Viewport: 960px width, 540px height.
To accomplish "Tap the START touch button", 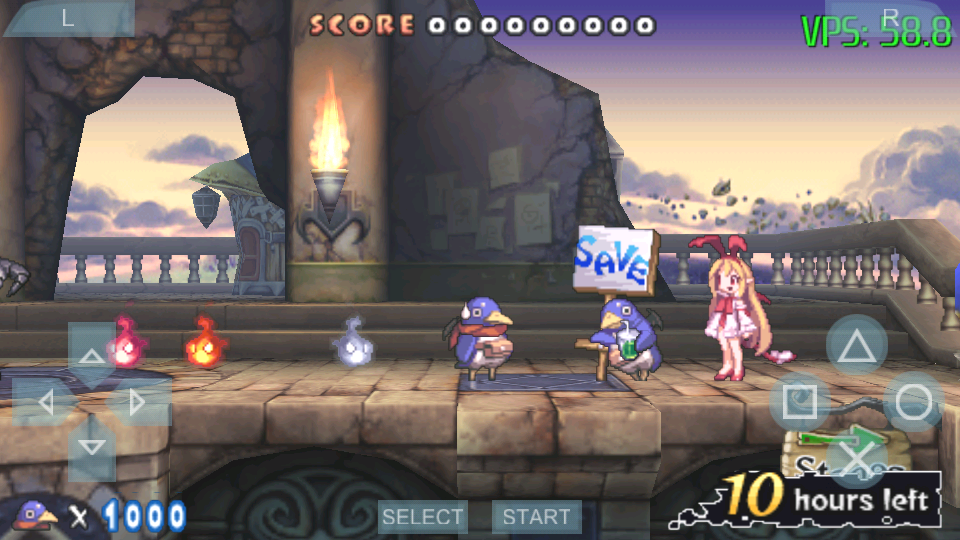I will pos(536,517).
